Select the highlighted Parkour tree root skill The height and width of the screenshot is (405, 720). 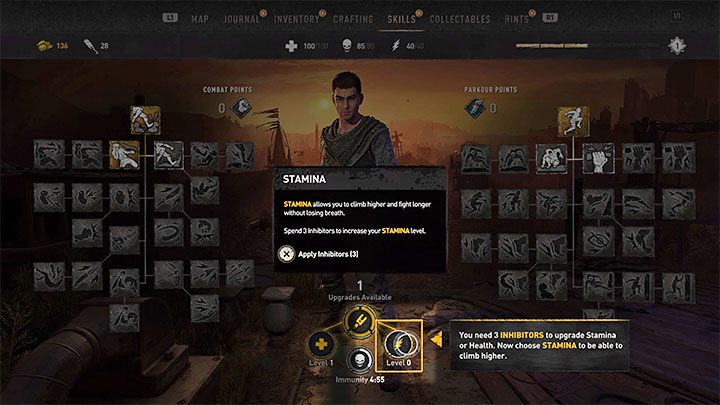pyautogui.click(x=574, y=121)
